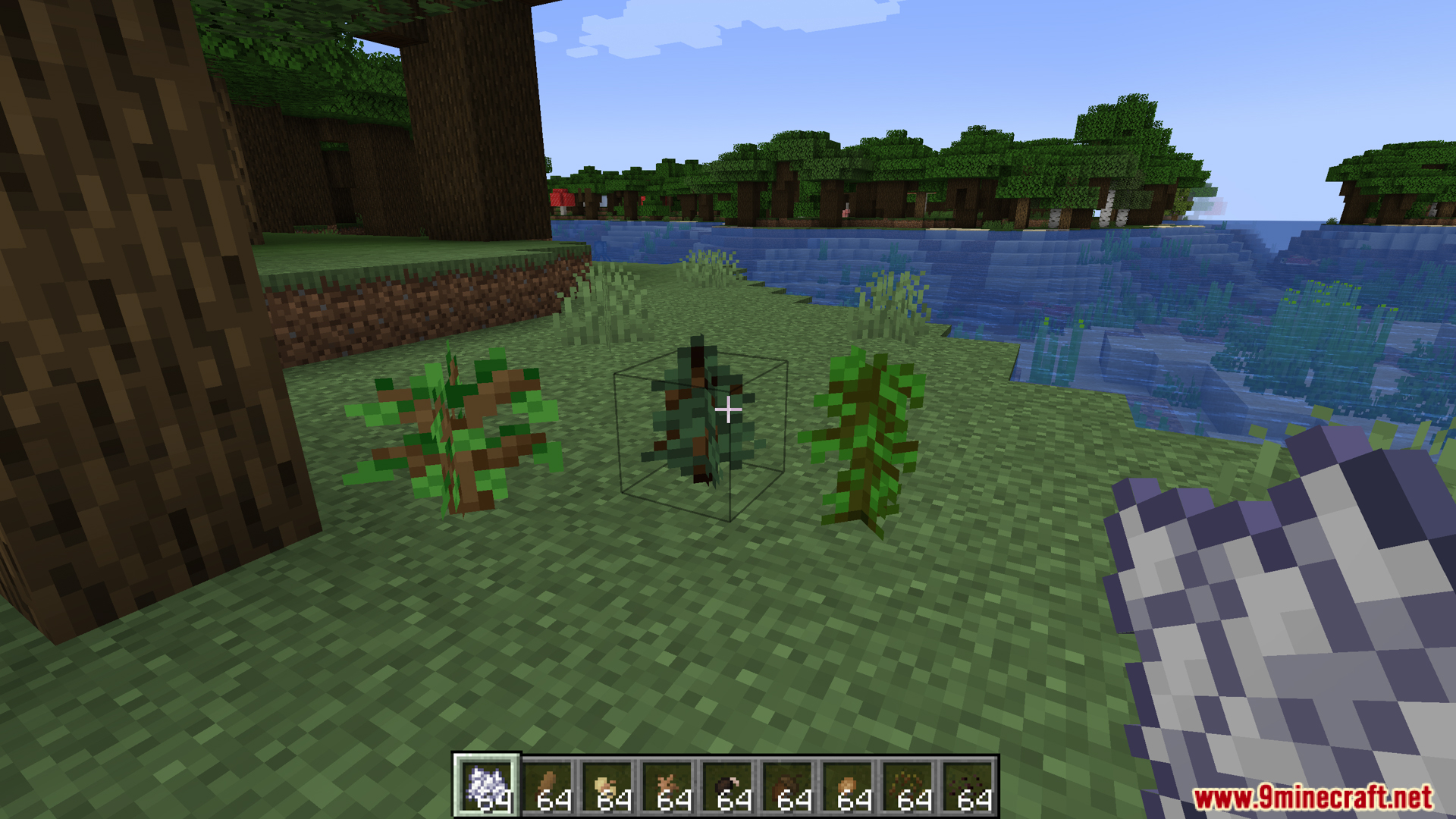This screenshot has height=819, width=1456.
Task: Click the crosshair in screen center
Action: point(728,409)
